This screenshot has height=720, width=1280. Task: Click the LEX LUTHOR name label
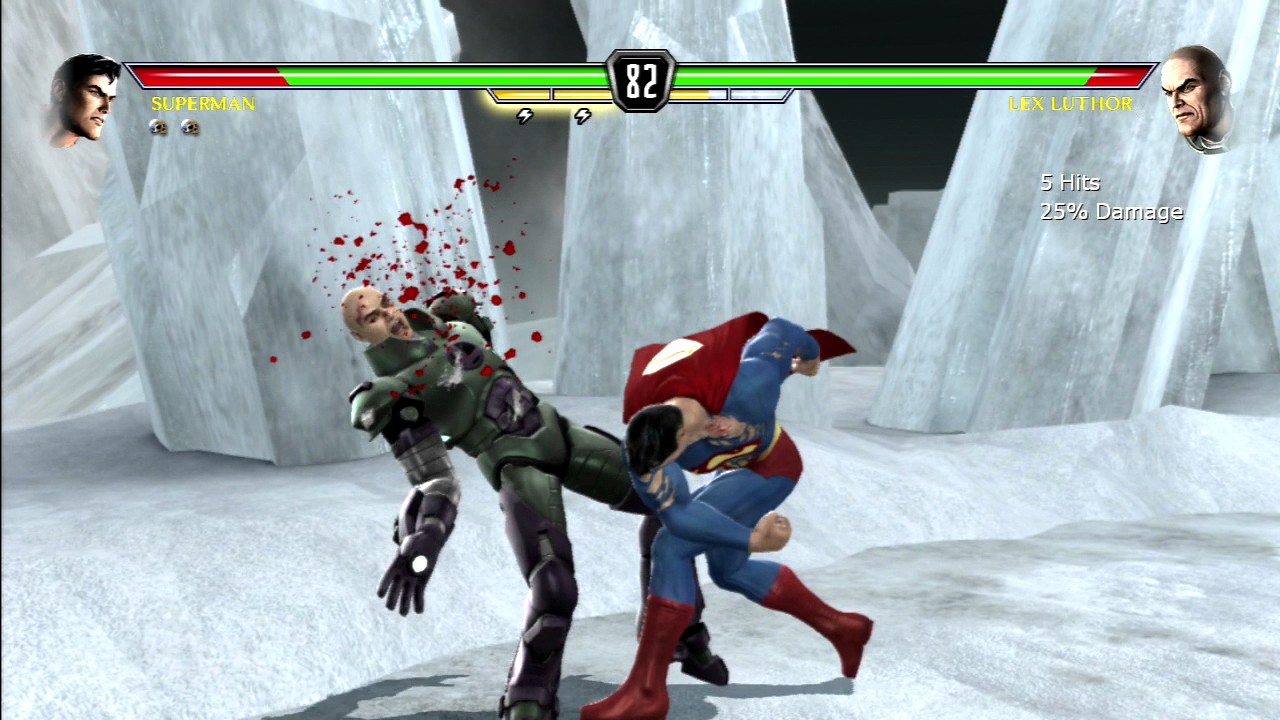click(1072, 103)
